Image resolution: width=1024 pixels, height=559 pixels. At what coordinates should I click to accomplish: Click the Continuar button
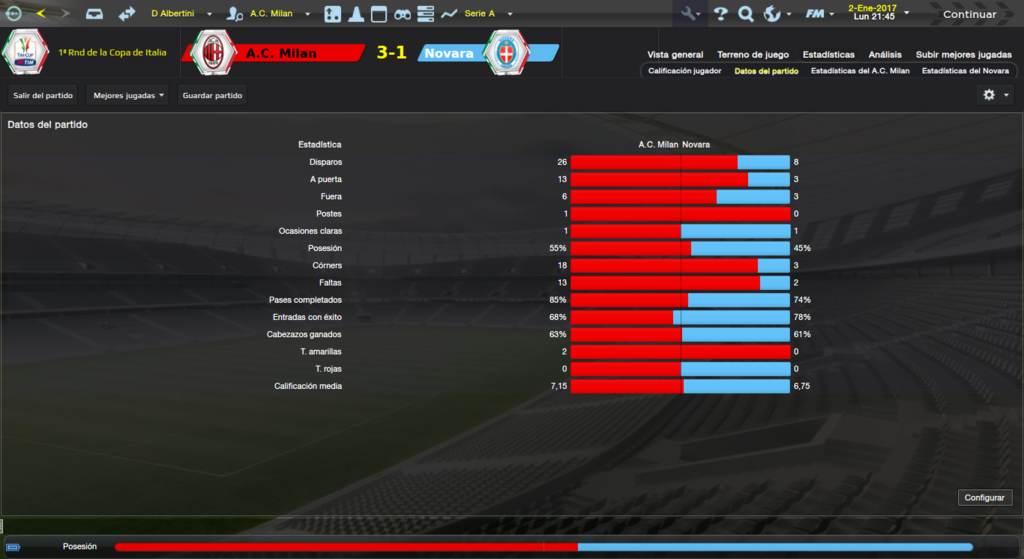pos(968,14)
